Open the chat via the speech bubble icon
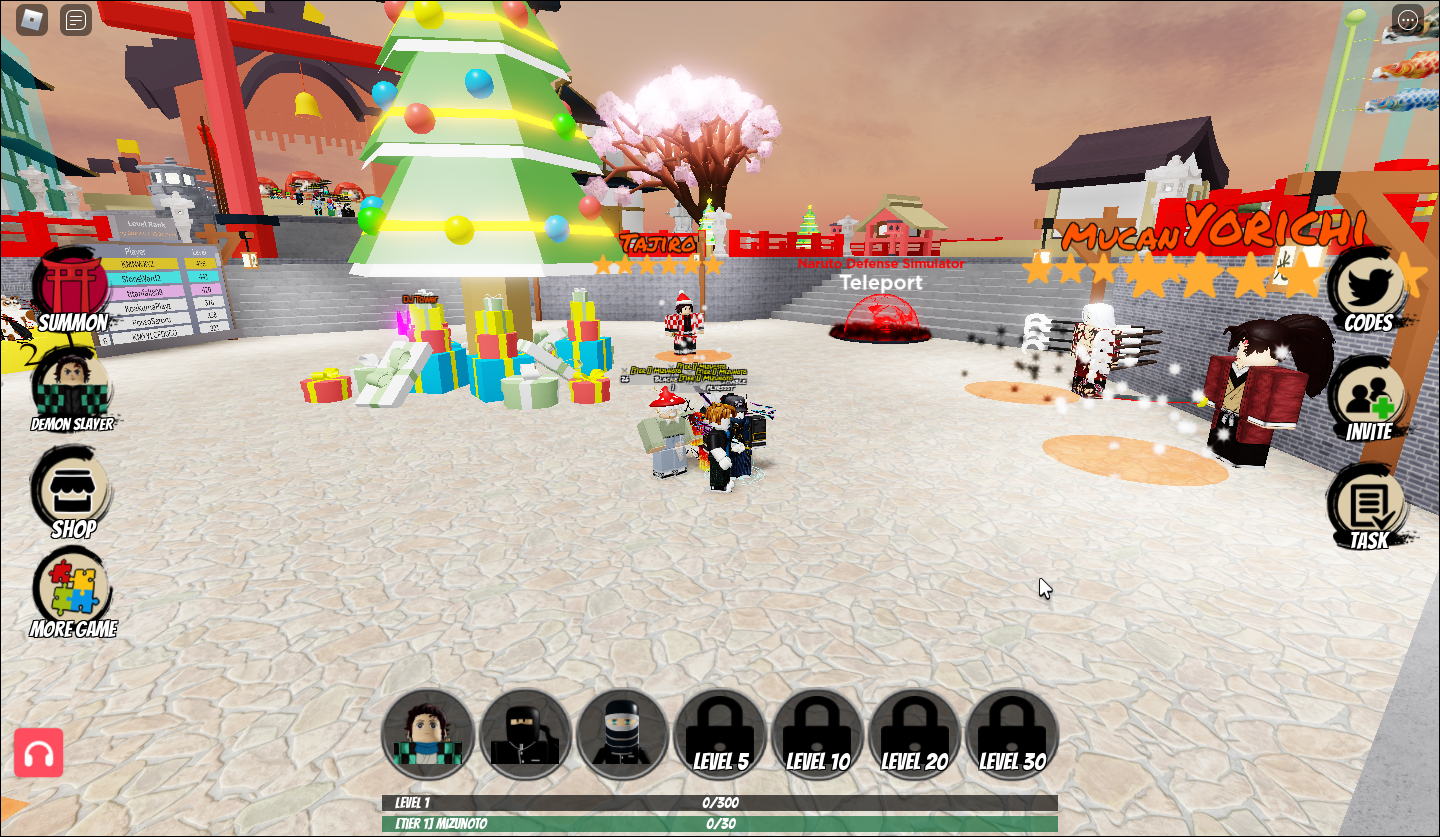1440x837 pixels. click(75, 20)
